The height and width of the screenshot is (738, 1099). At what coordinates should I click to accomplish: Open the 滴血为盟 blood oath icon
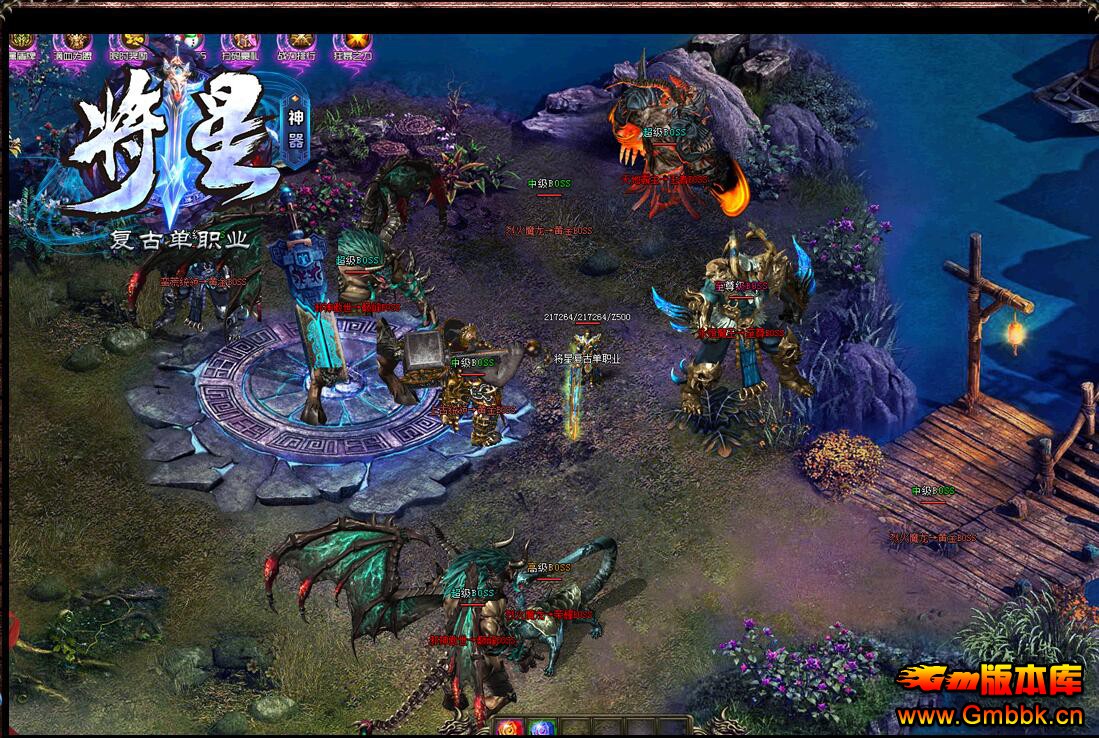[x=72, y=47]
